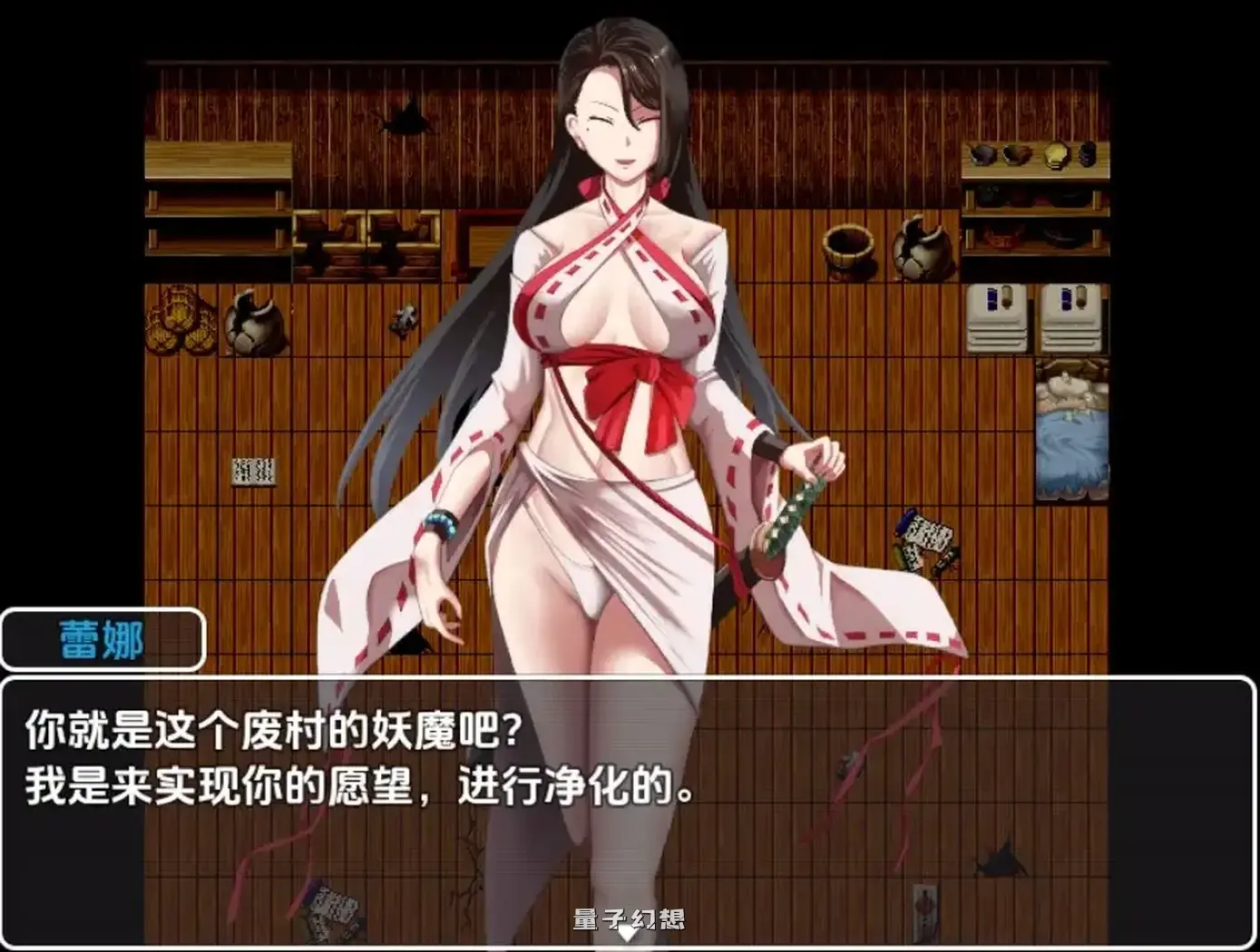This screenshot has width=1260, height=952.
Task: Click the 量子幻想 watermark text
Action: [x=630, y=916]
